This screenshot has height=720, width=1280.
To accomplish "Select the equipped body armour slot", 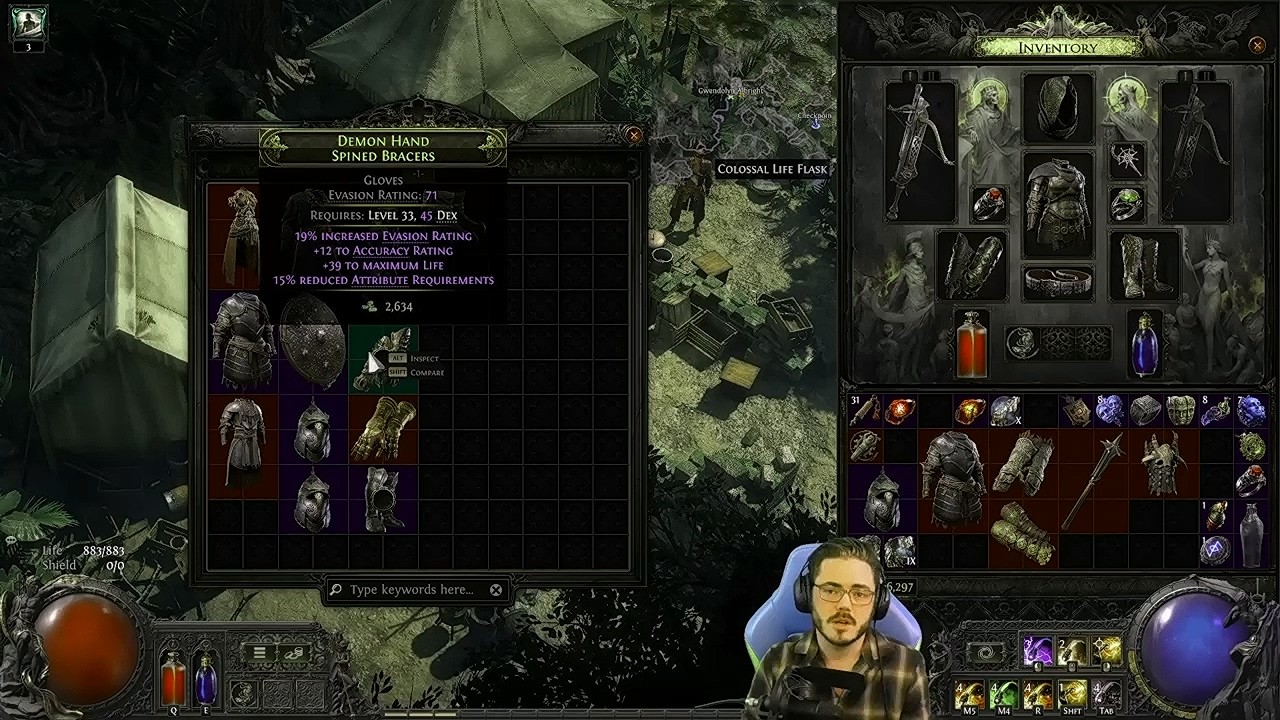I will (1058, 204).
